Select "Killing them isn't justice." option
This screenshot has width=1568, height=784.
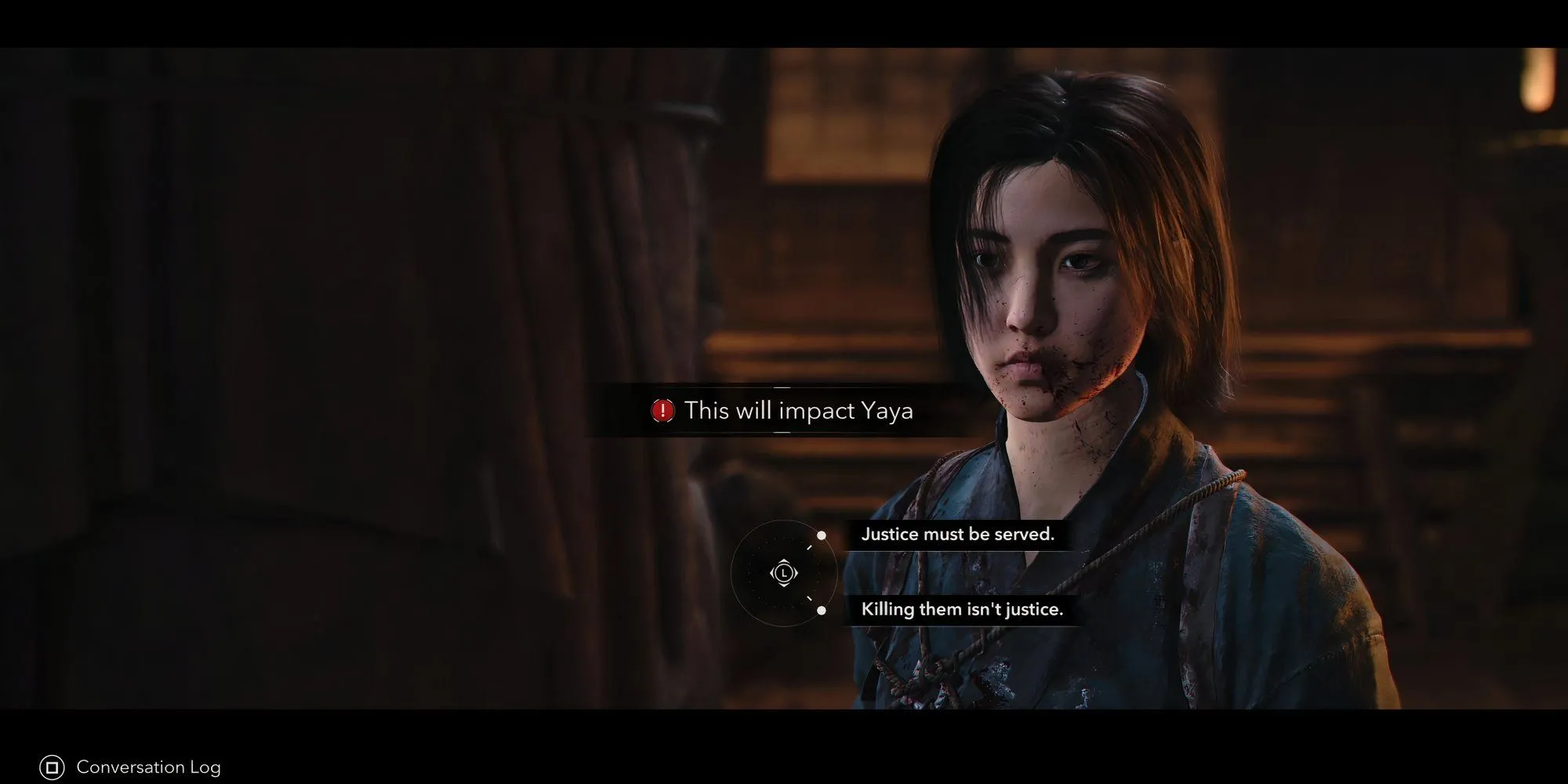pyautogui.click(x=961, y=610)
